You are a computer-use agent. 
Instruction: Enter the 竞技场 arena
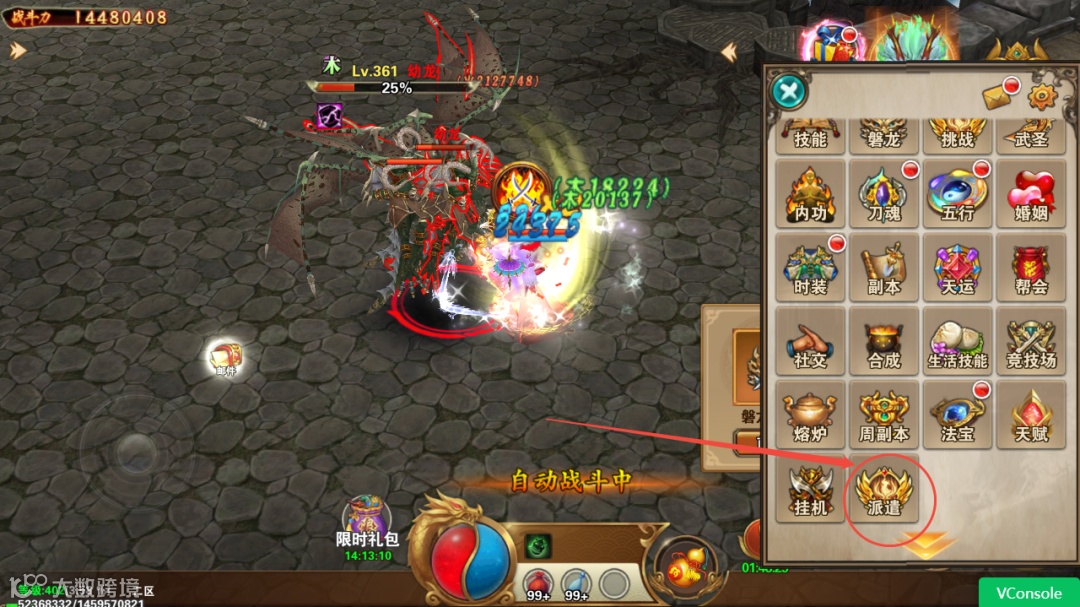coord(1031,341)
